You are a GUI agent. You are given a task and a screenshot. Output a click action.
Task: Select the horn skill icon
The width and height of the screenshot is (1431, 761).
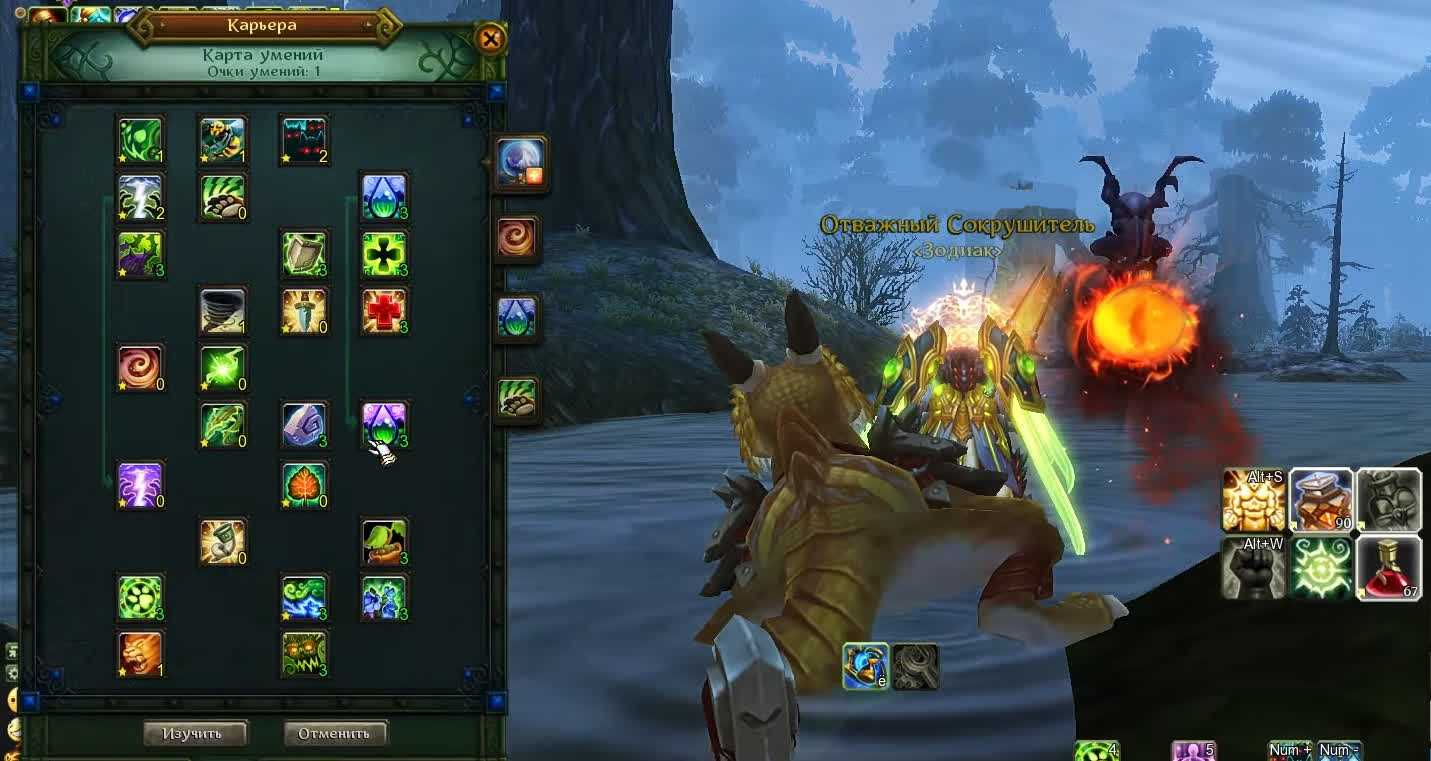coord(222,541)
